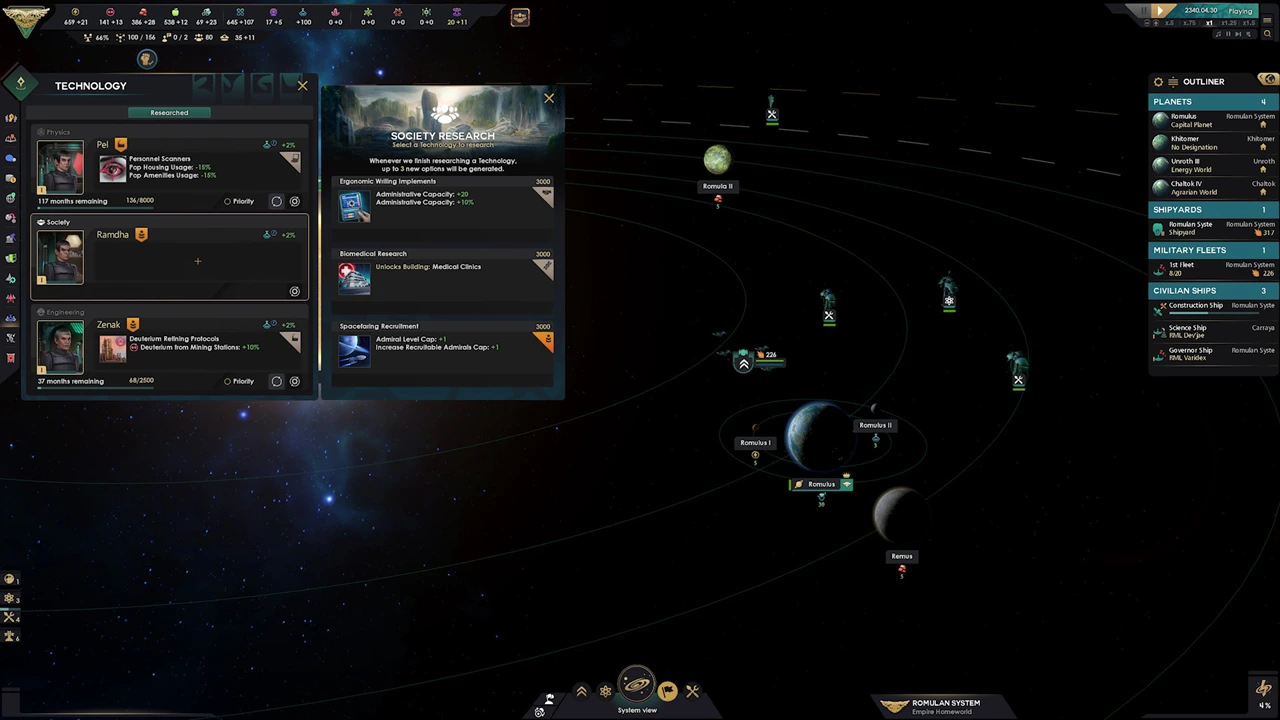
Task: Choose the Biomedical Research option
Action: coord(443,272)
